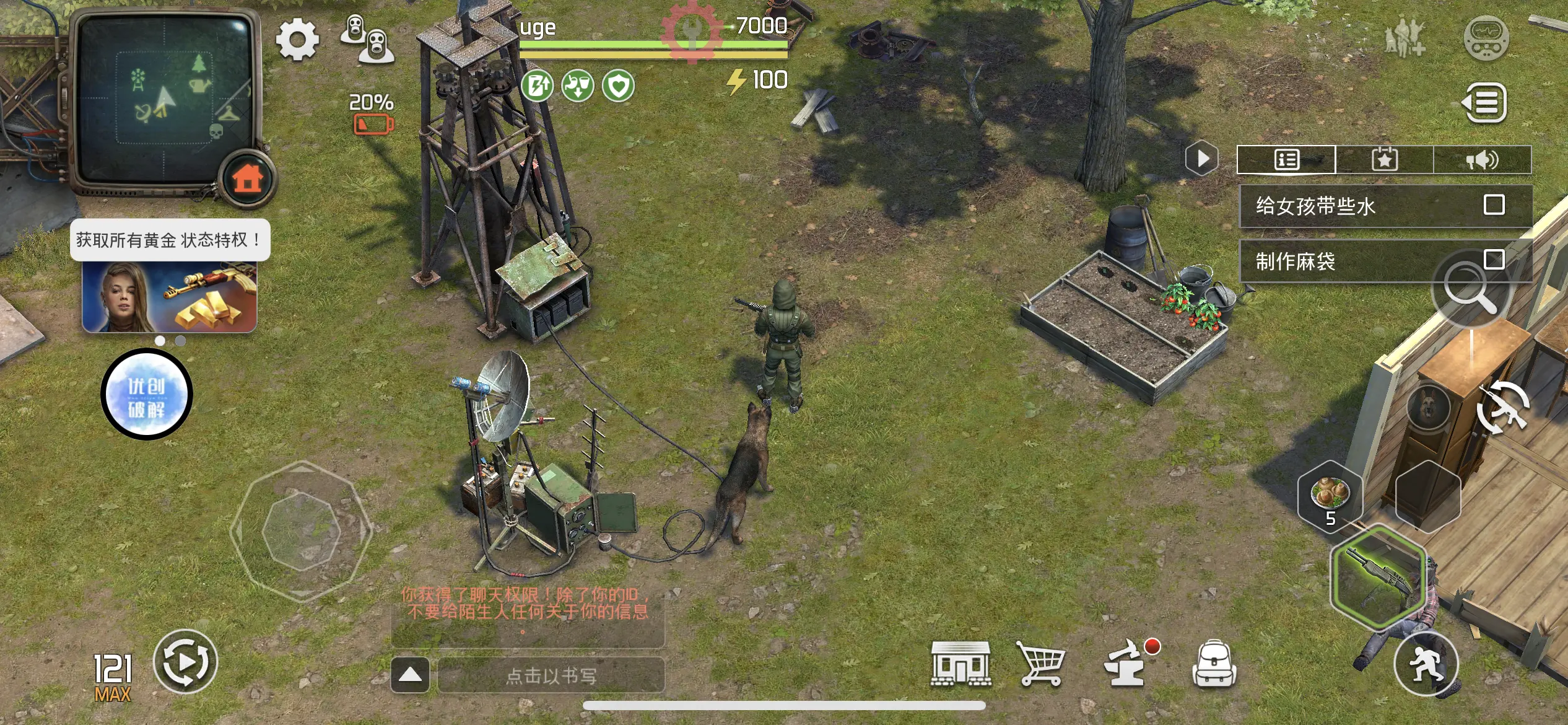Image resolution: width=1568 pixels, height=725 pixels.
Task: Expand the chat with the up arrow
Action: click(x=410, y=675)
